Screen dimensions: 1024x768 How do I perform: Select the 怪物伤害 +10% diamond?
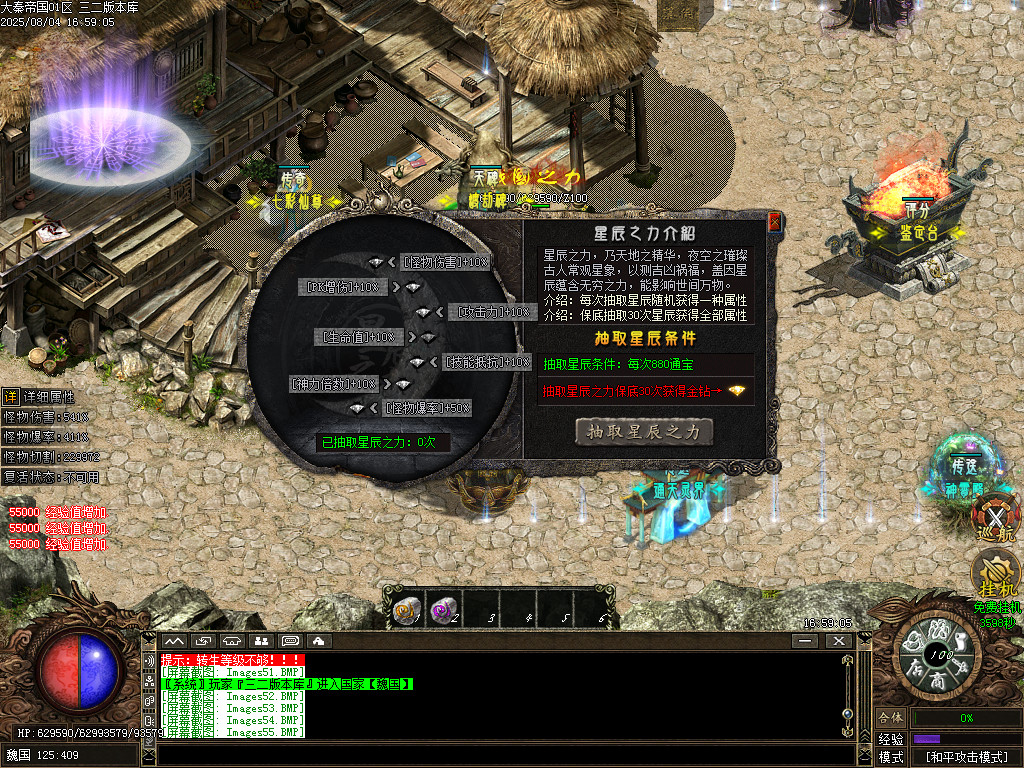(376, 262)
